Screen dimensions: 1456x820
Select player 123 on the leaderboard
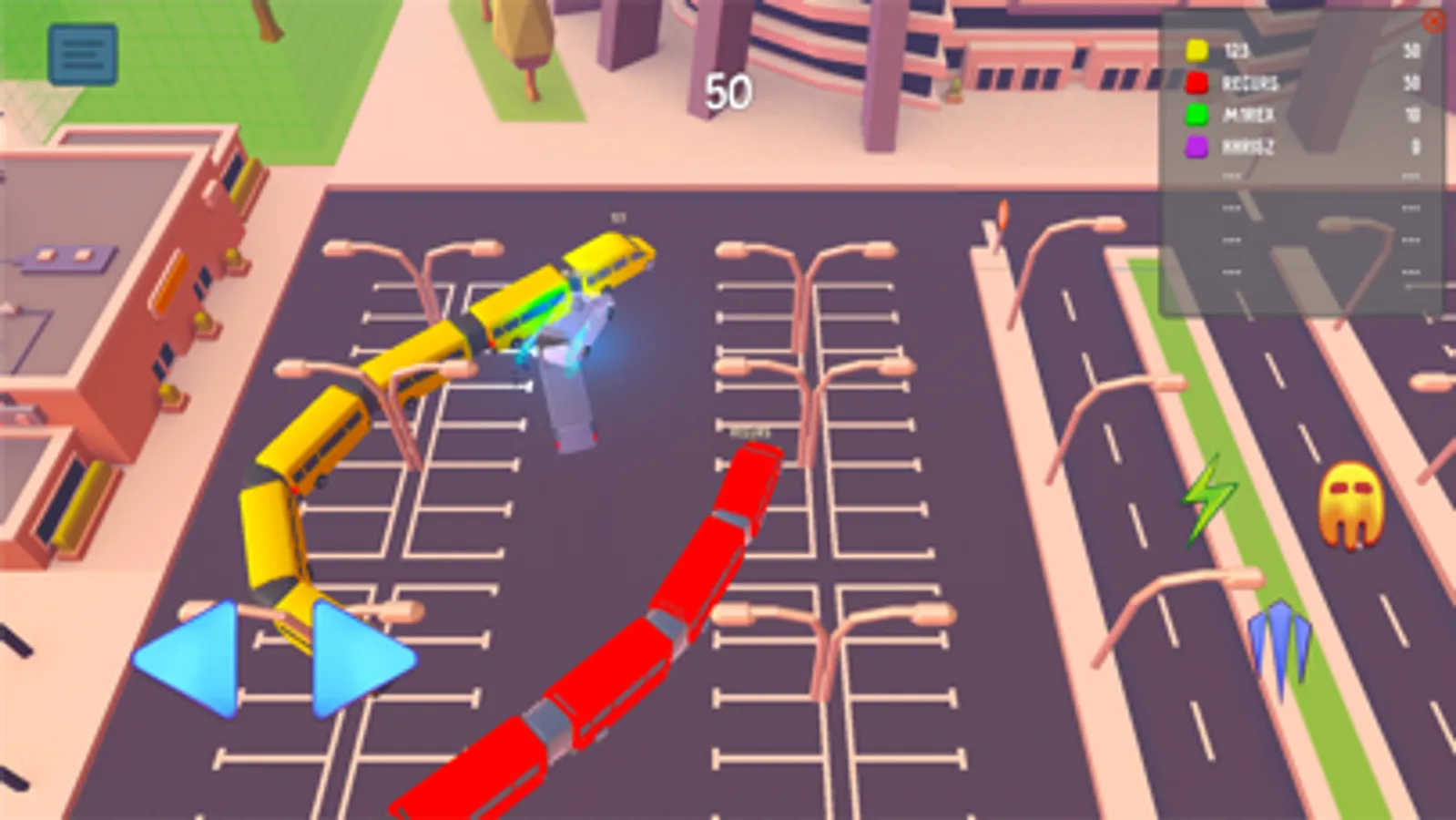1236,51
